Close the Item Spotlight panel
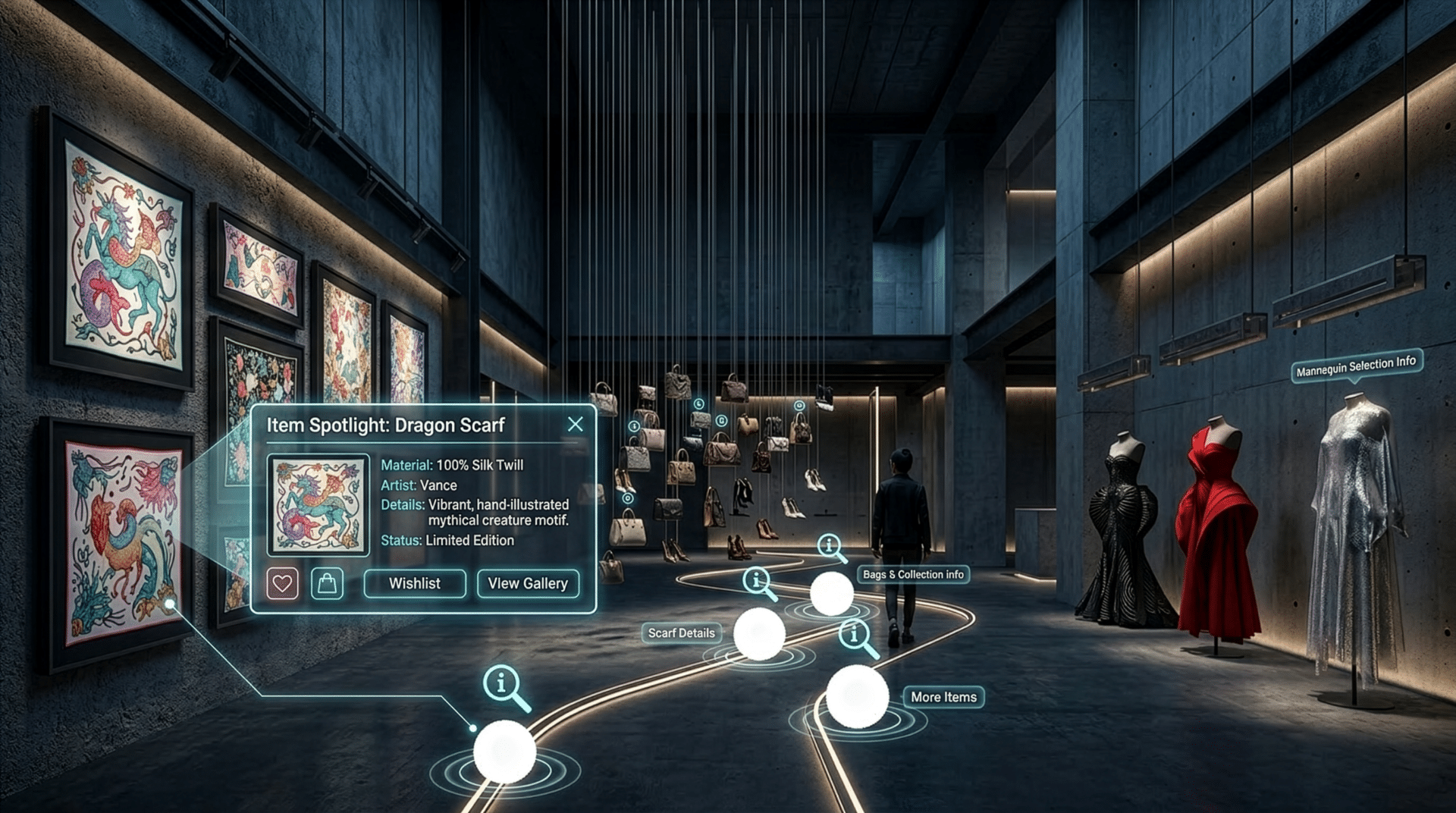Image resolution: width=1456 pixels, height=813 pixels. tap(576, 425)
